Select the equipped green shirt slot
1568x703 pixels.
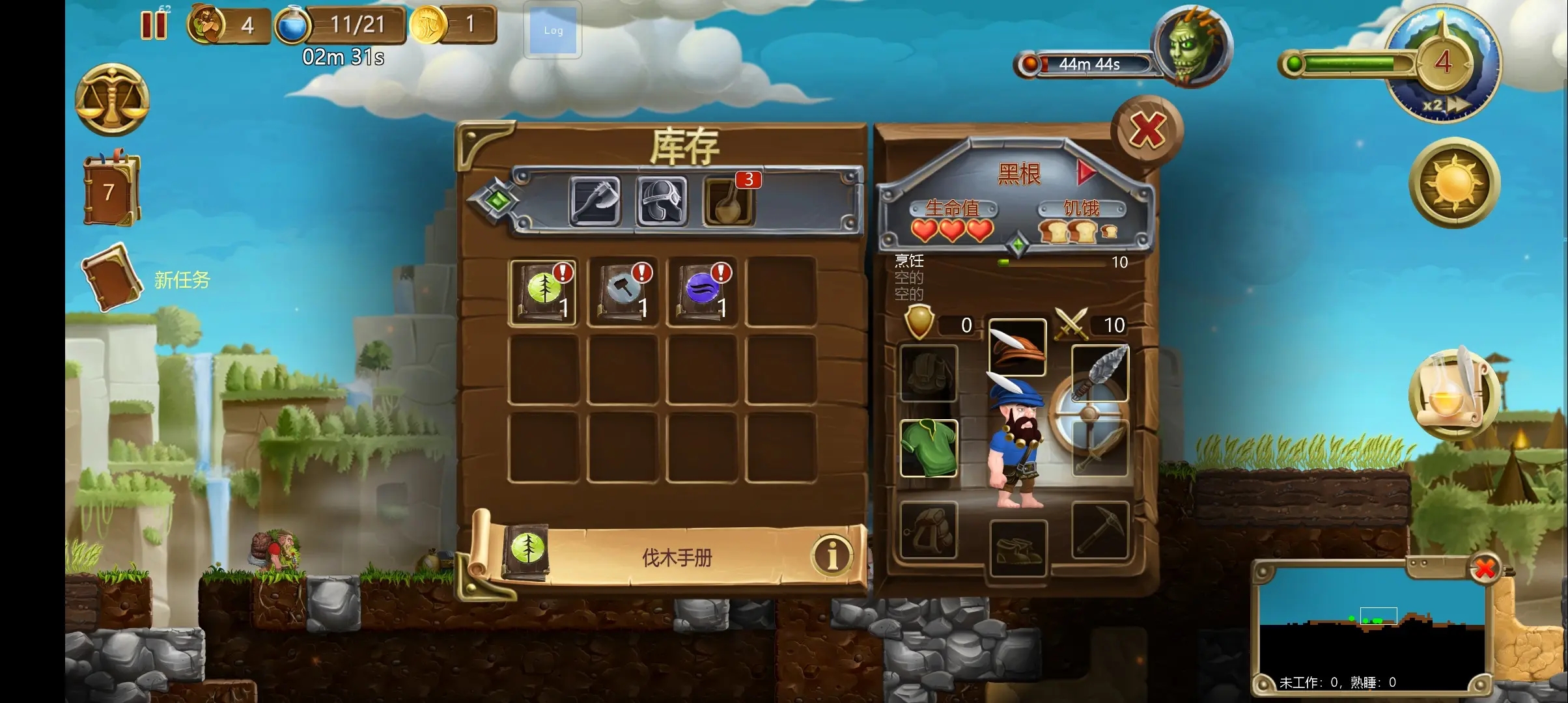click(x=929, y=448)
